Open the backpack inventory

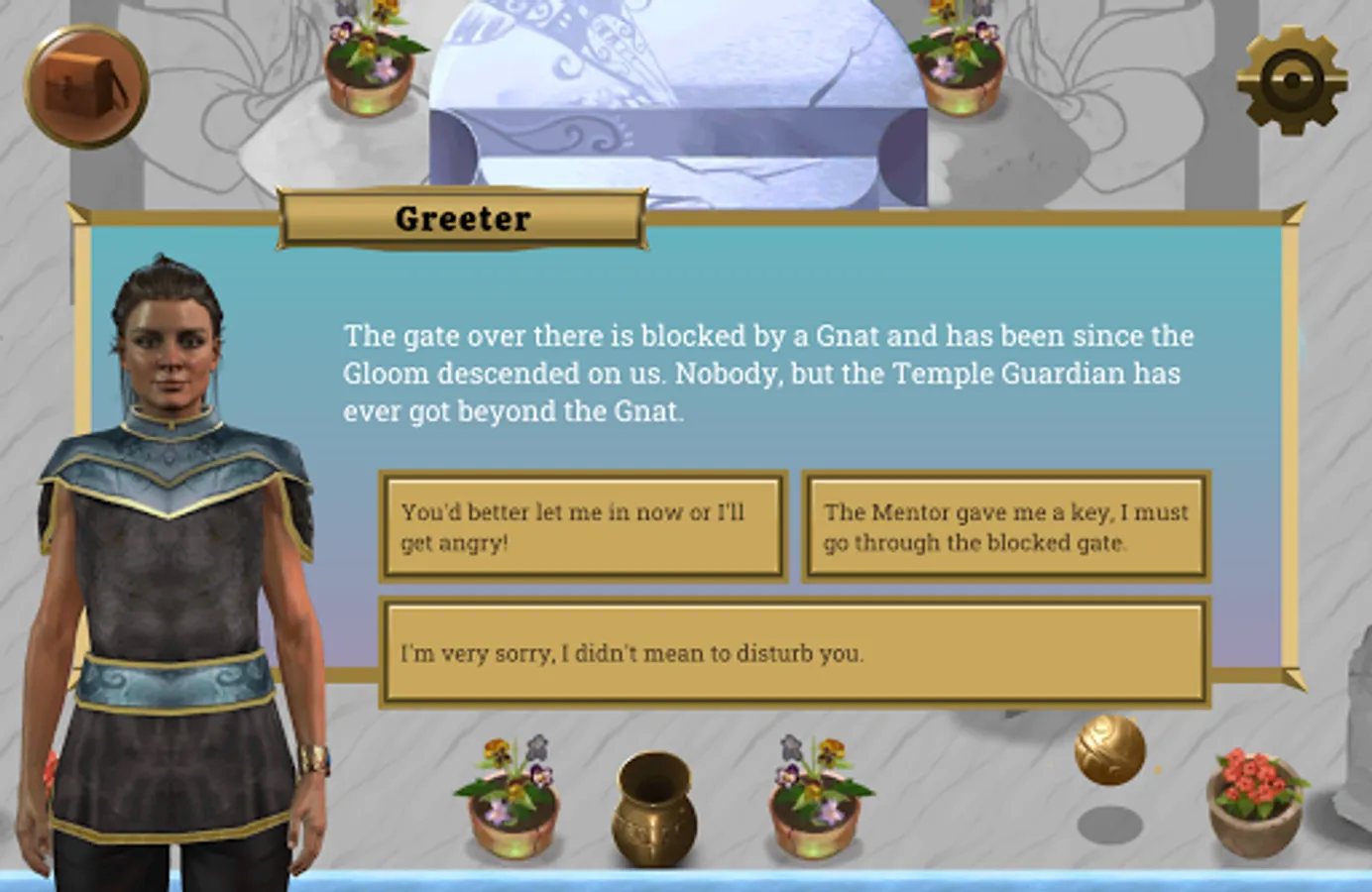coord(87,86)
